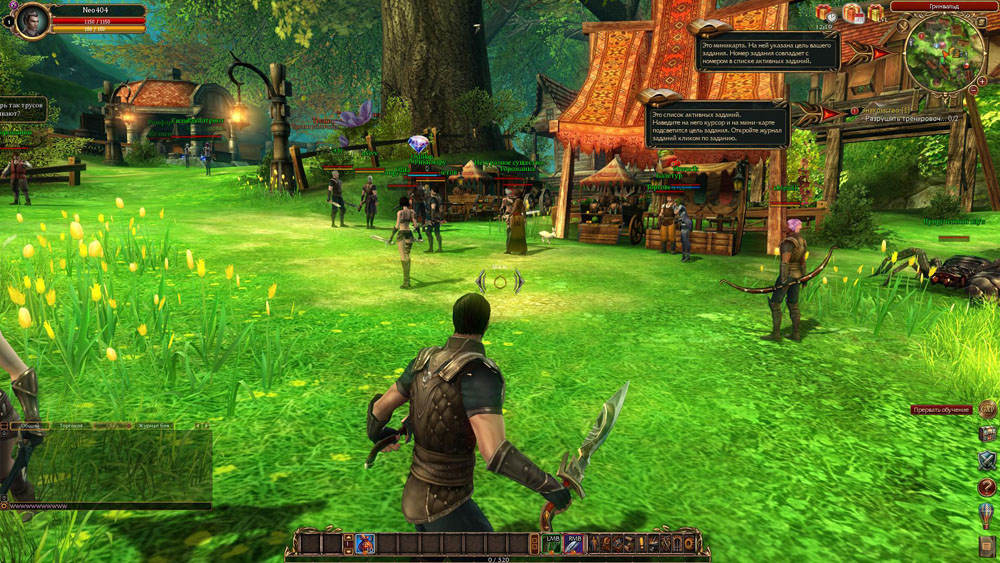Open the level-up gift box
Screen dimensions: 1000x563
click(876, 13)
